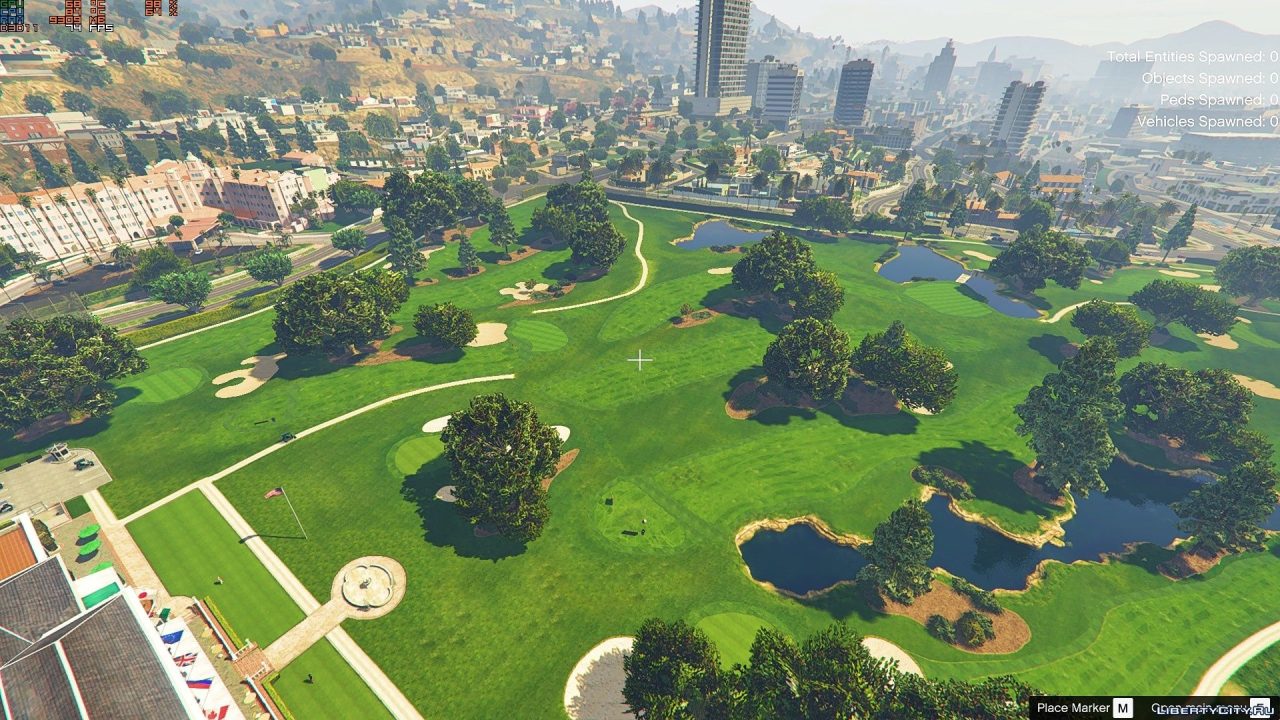This screenshot has width=1280, height=720.
Task: Click the center crosshair marker
Action: click(x=640, y=360)
